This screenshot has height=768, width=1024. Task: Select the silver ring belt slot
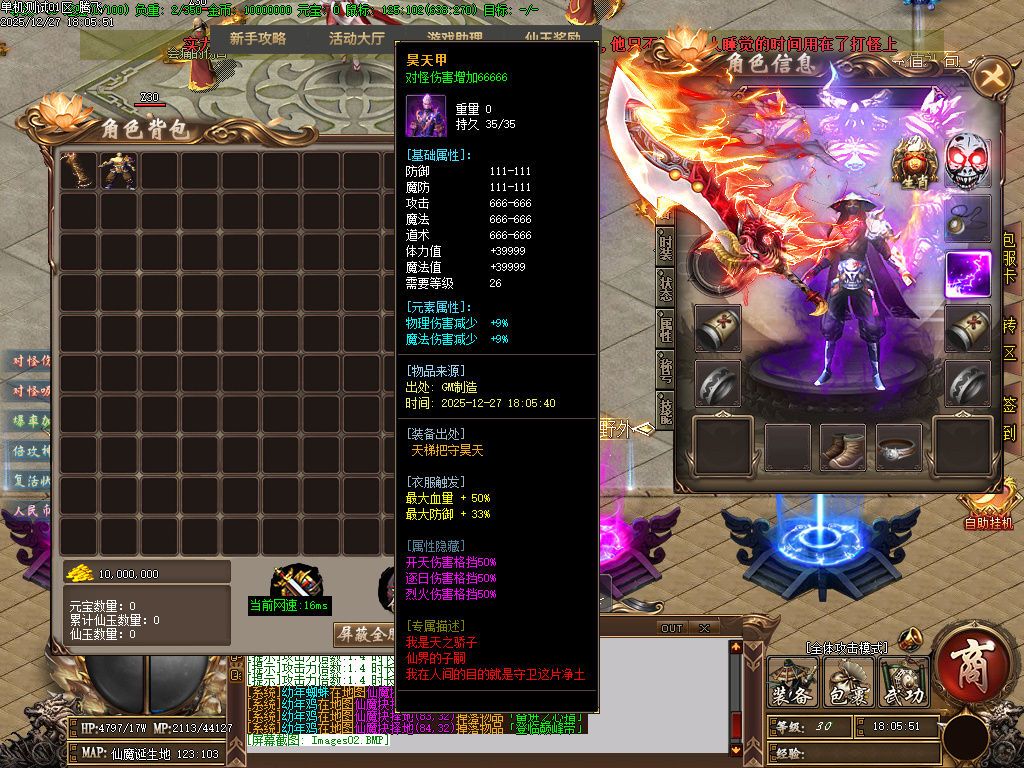899,448
